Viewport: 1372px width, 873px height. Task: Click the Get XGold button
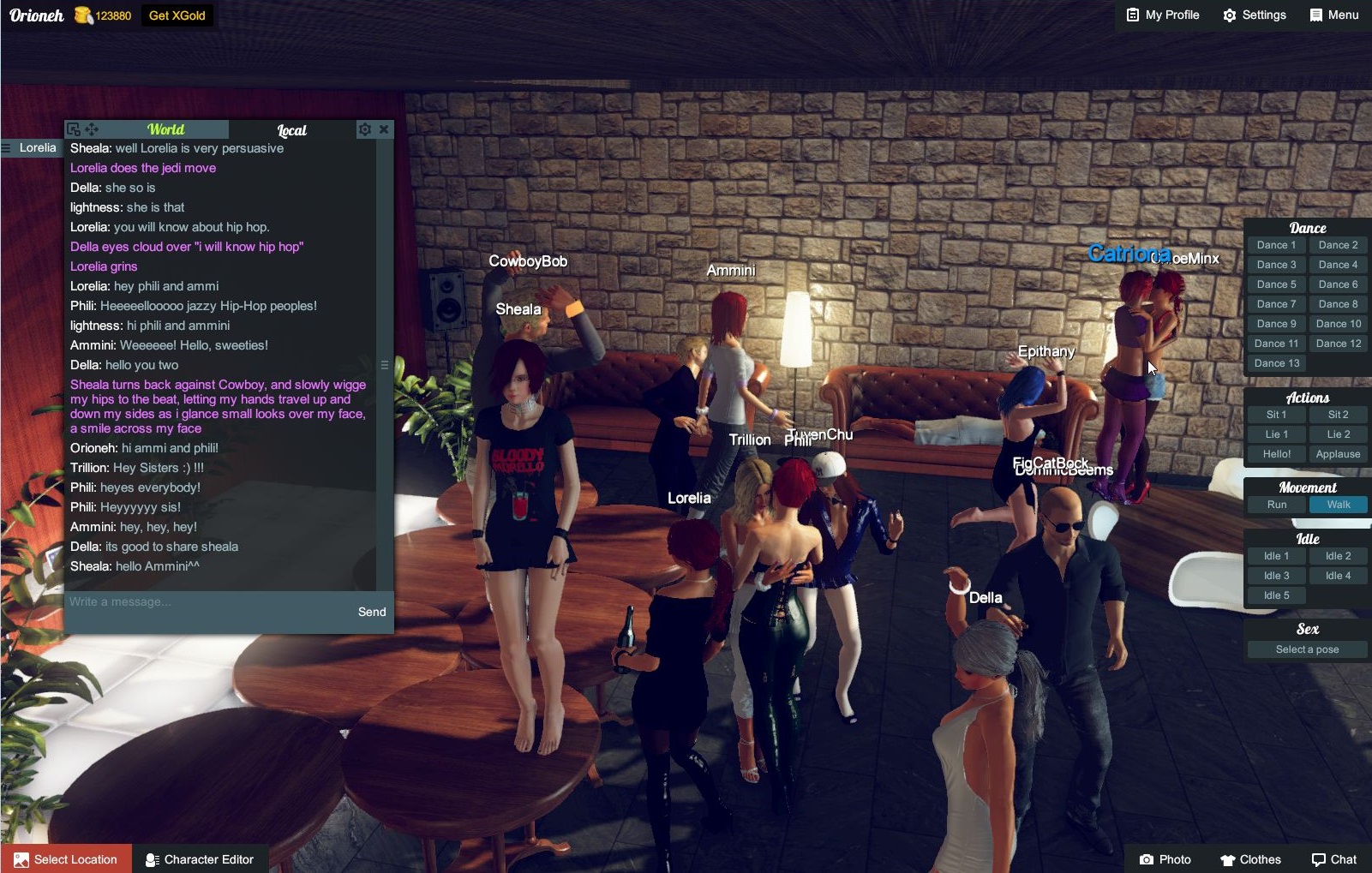click(177, 15)
